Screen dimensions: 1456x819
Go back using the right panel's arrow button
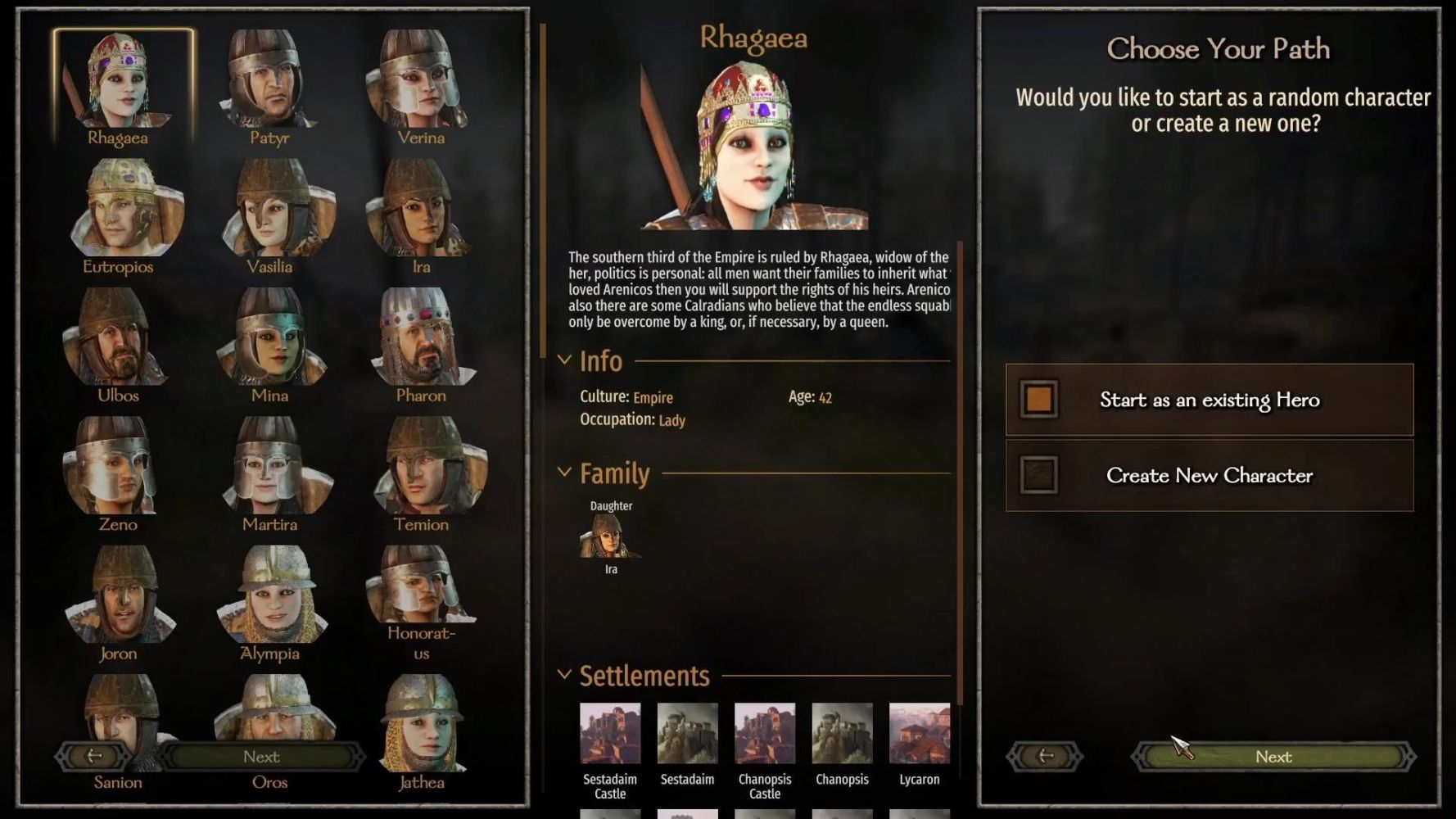1045,757
